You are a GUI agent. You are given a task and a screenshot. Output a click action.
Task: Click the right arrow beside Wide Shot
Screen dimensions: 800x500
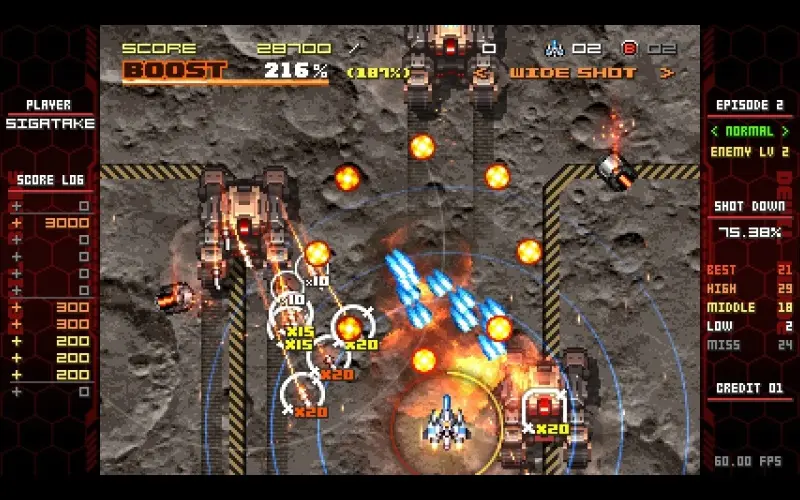(668, 73)
